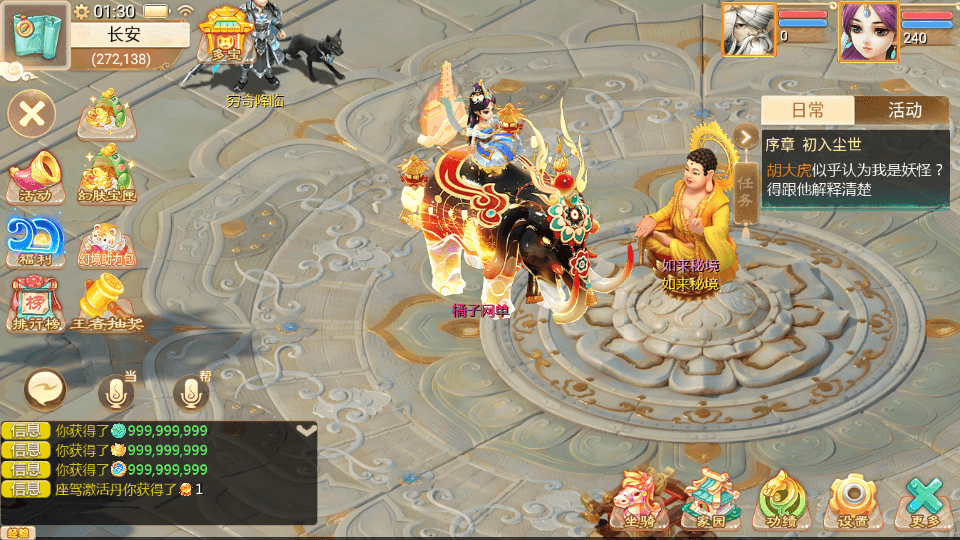Collapse the quest panel with arrow button
The width and height of the screenshot is (960, 540).
[x=746, y=137]
